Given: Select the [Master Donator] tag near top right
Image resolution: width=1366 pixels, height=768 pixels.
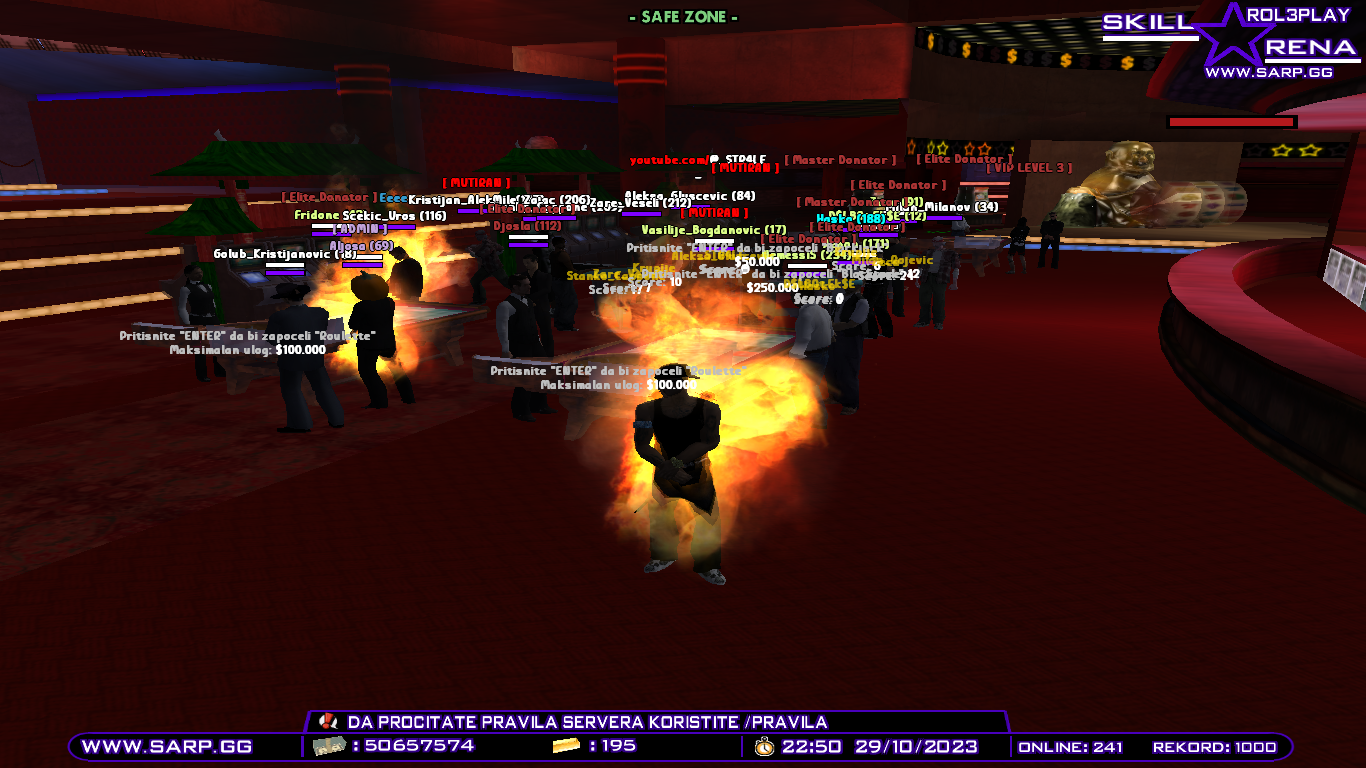Looking at the screenshot, I should (x=839, y=158).
